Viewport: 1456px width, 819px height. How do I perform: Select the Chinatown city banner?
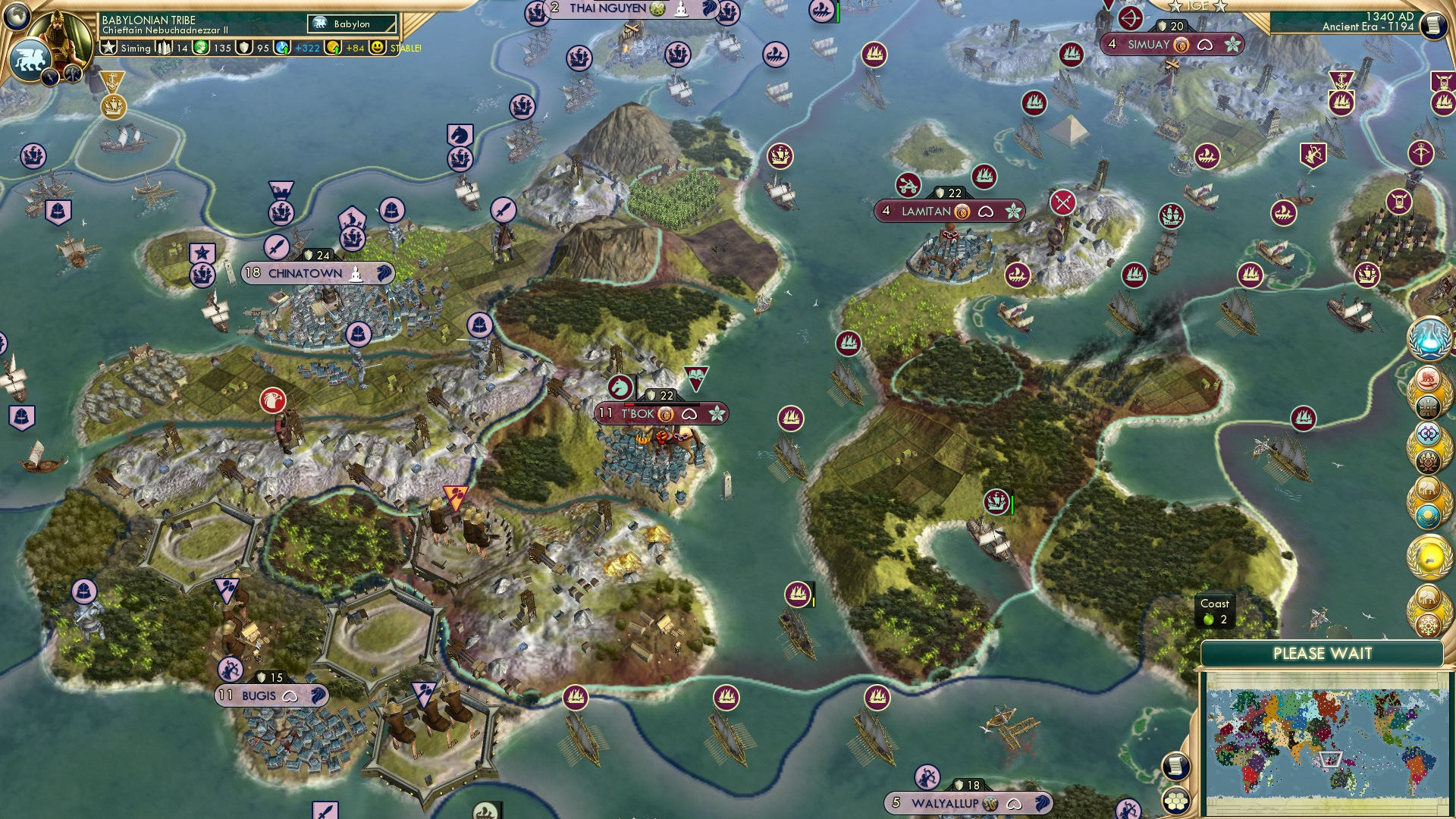pos(315,273)
